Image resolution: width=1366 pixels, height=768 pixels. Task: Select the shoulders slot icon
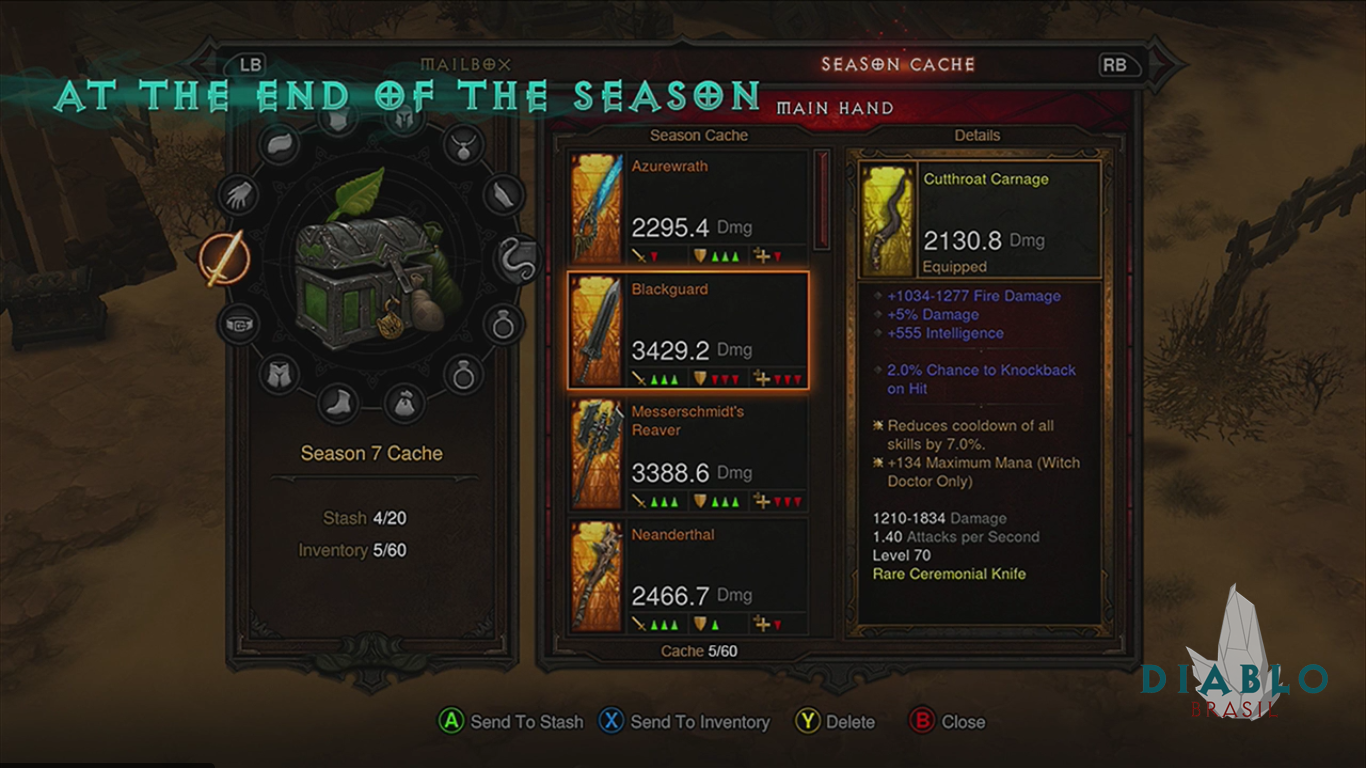click(x=282, y=145)
